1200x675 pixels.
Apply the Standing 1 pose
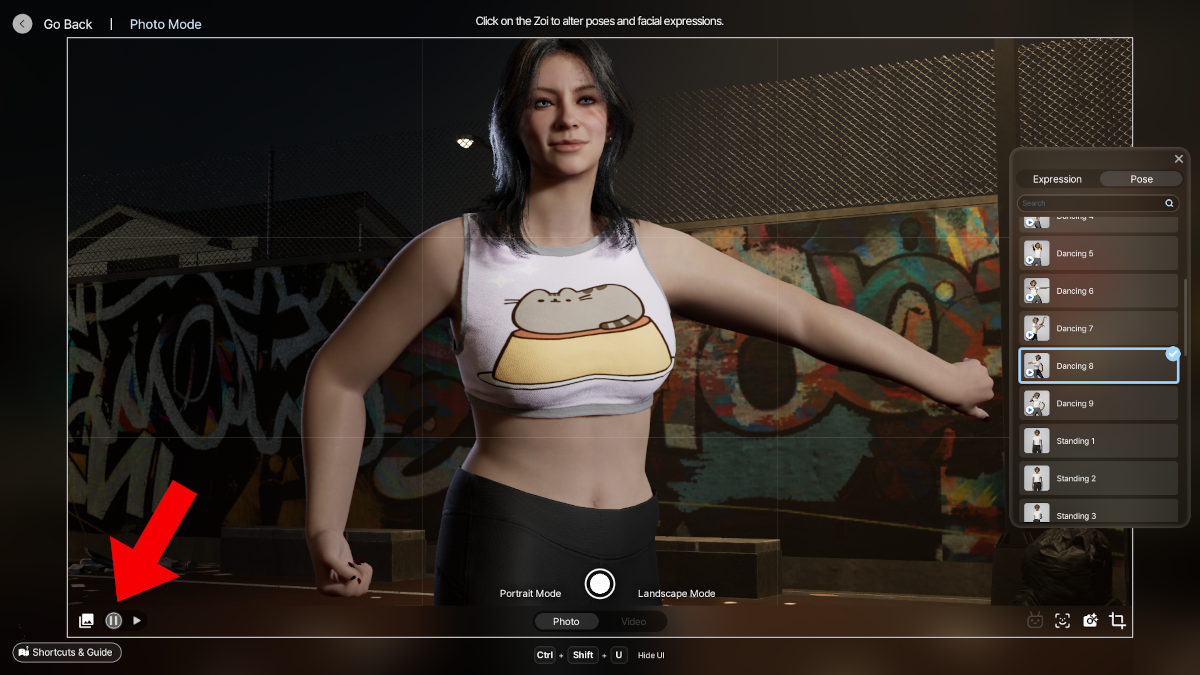1098,441
